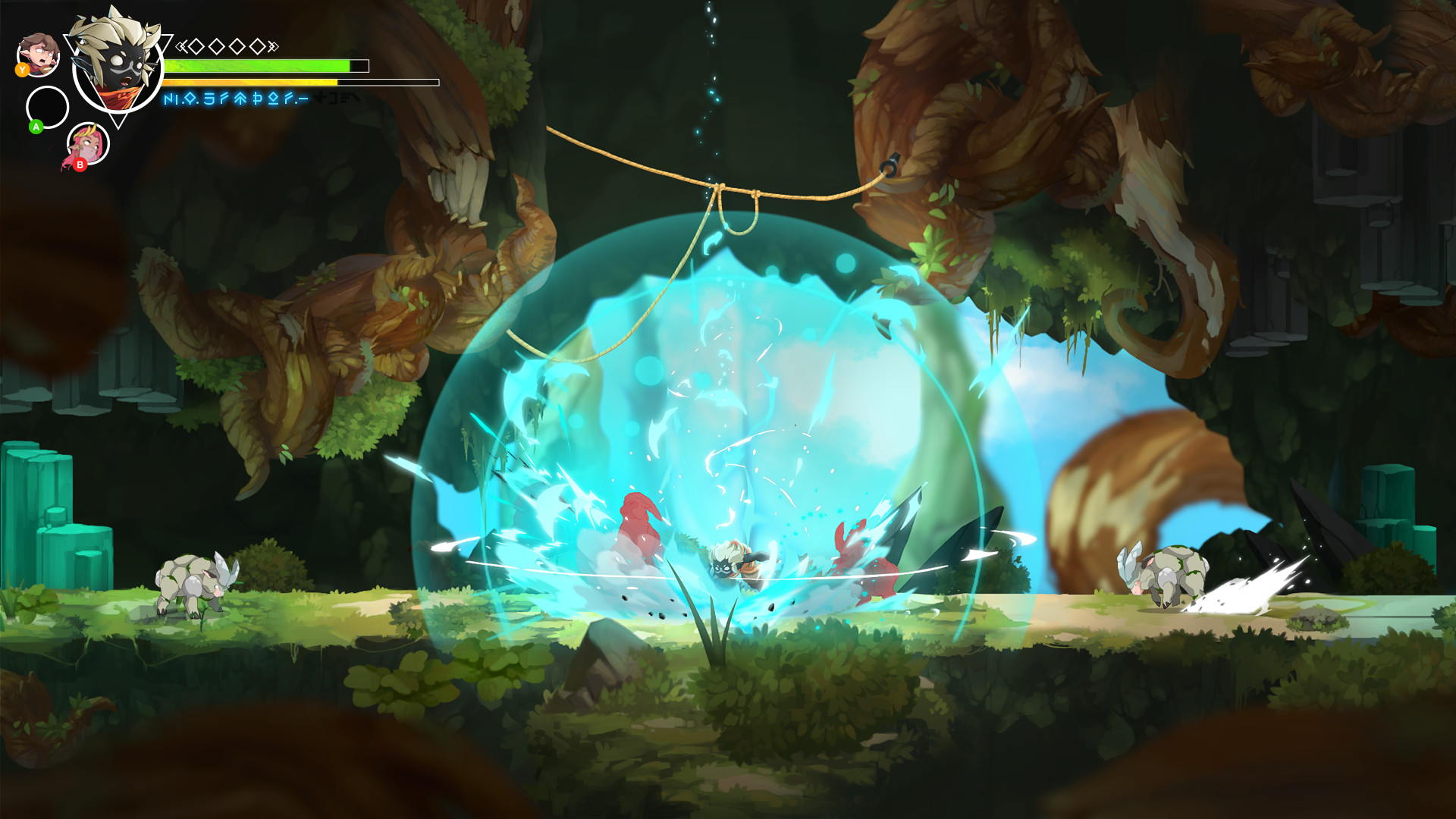This screenshot has height=819, width=1456.
Task: Click the red B button badge
Action: [80, 164]
